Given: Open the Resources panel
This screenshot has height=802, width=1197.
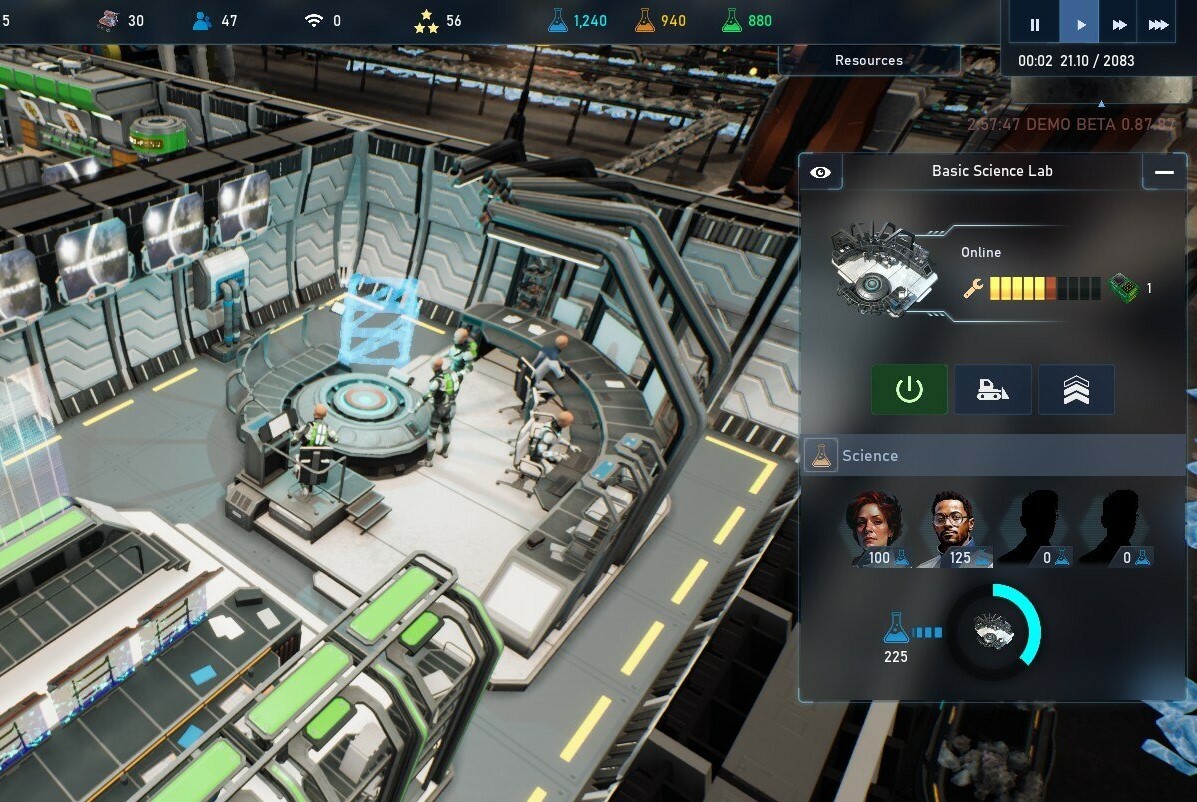Looking at the screenshot, I should pos(868,60).
